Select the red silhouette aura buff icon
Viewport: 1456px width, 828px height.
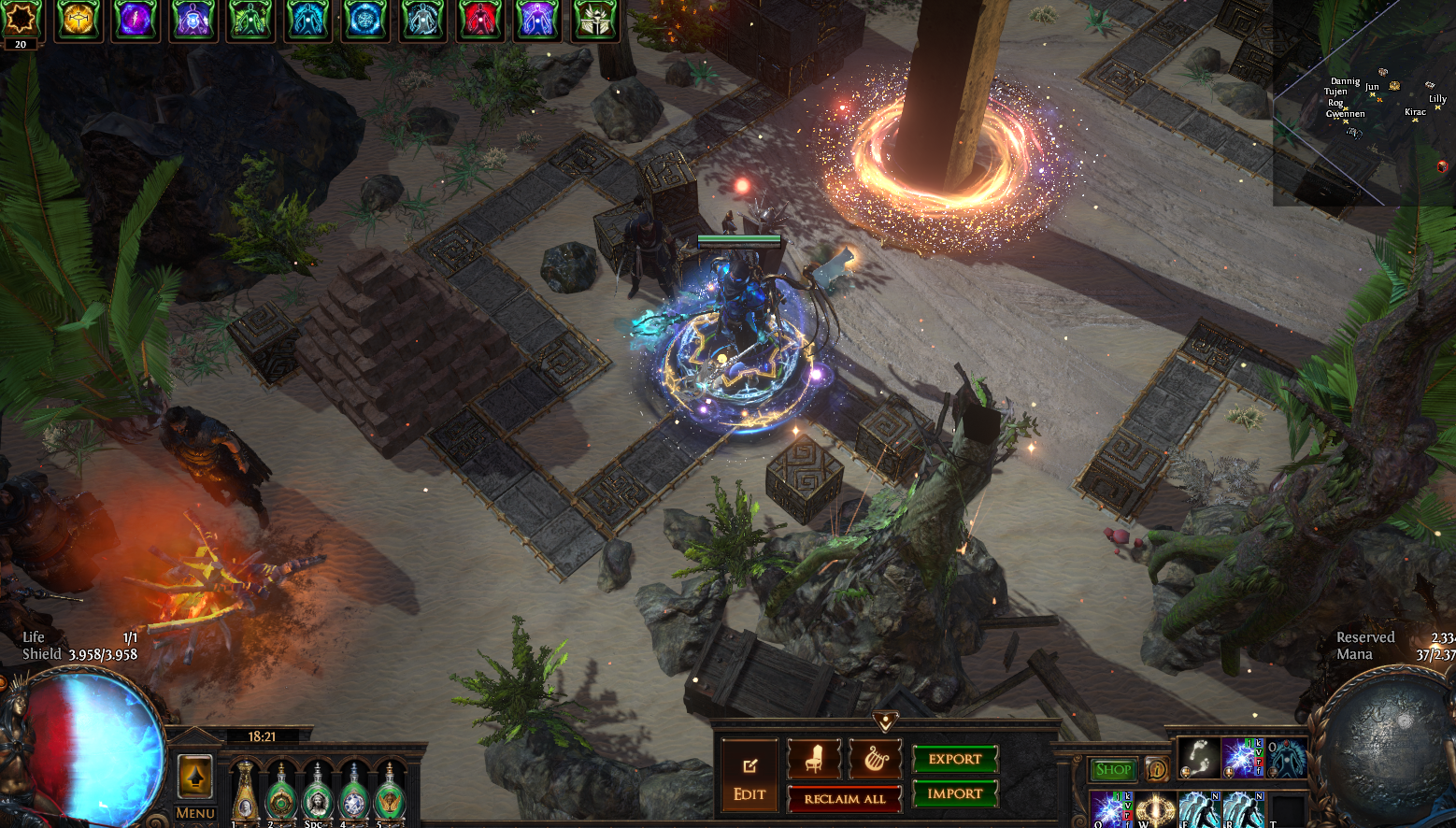[479, 20]
